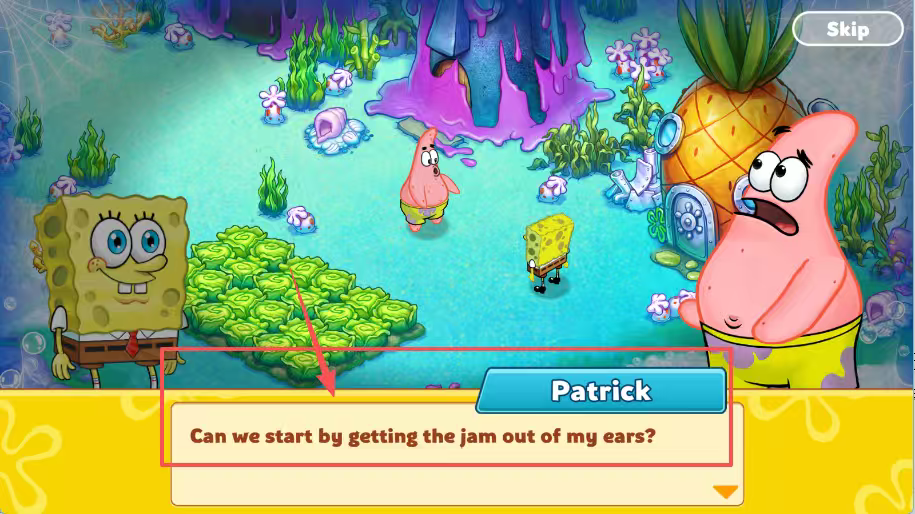Skip the dialogue cutscene
This screenshot has height=514, width=915.
[x=846, y=29]
